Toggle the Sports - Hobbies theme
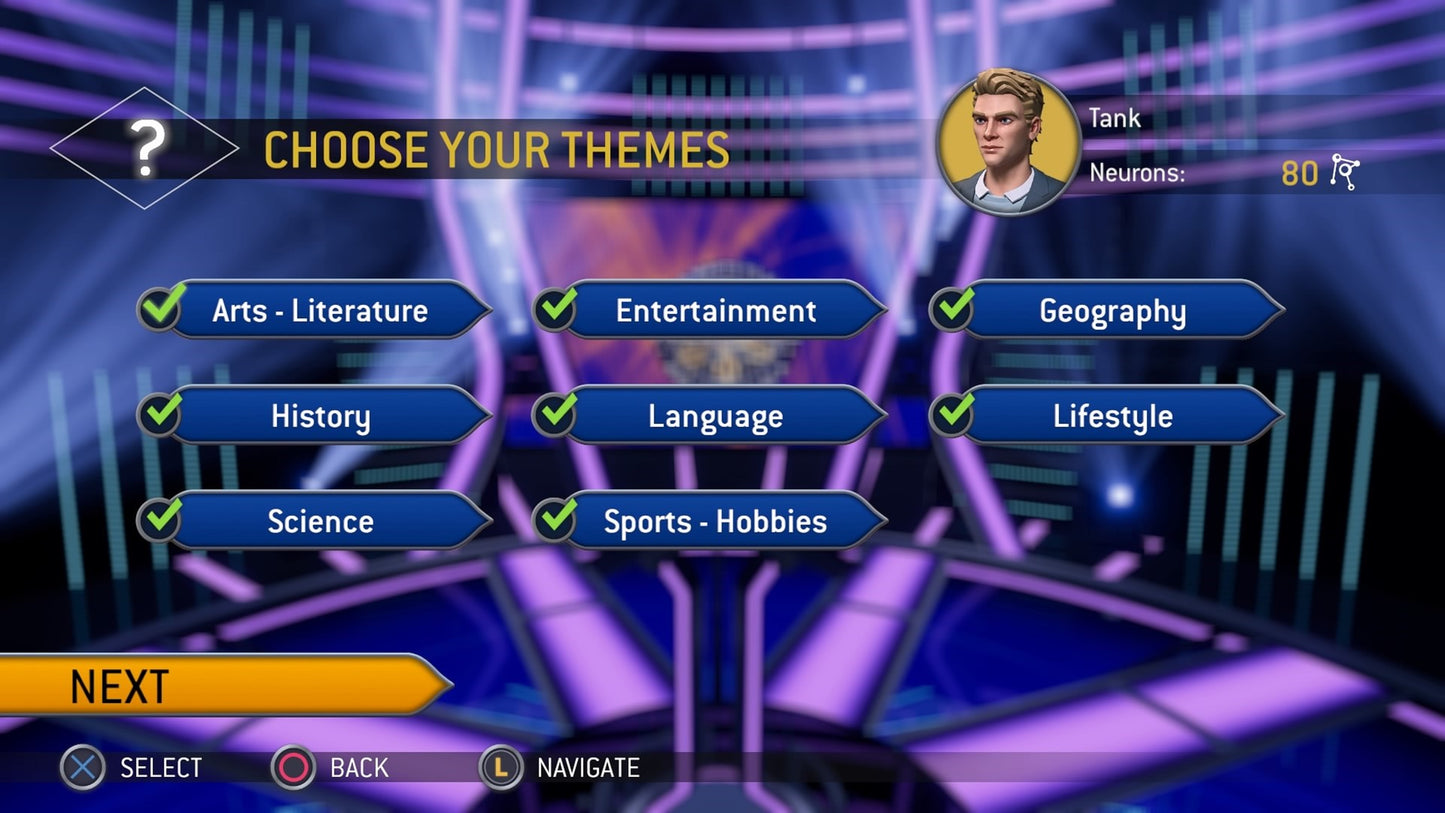The width and height of the screenshot is (1445, 813). (716, 521)
